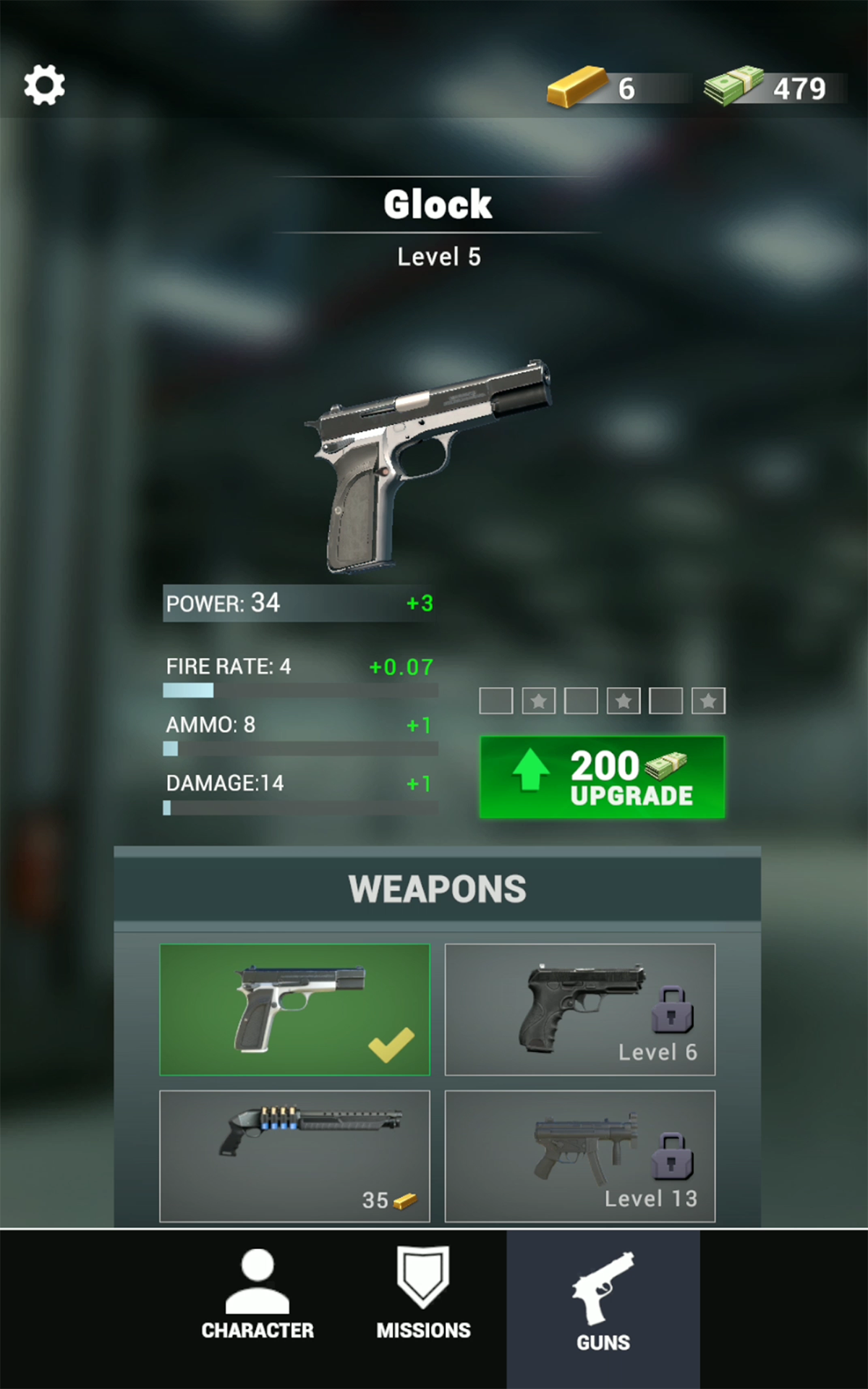Select the locked Level 13 submachine gun
The width and height of the screenshot is (868, 1389).
coord(579,1155)
